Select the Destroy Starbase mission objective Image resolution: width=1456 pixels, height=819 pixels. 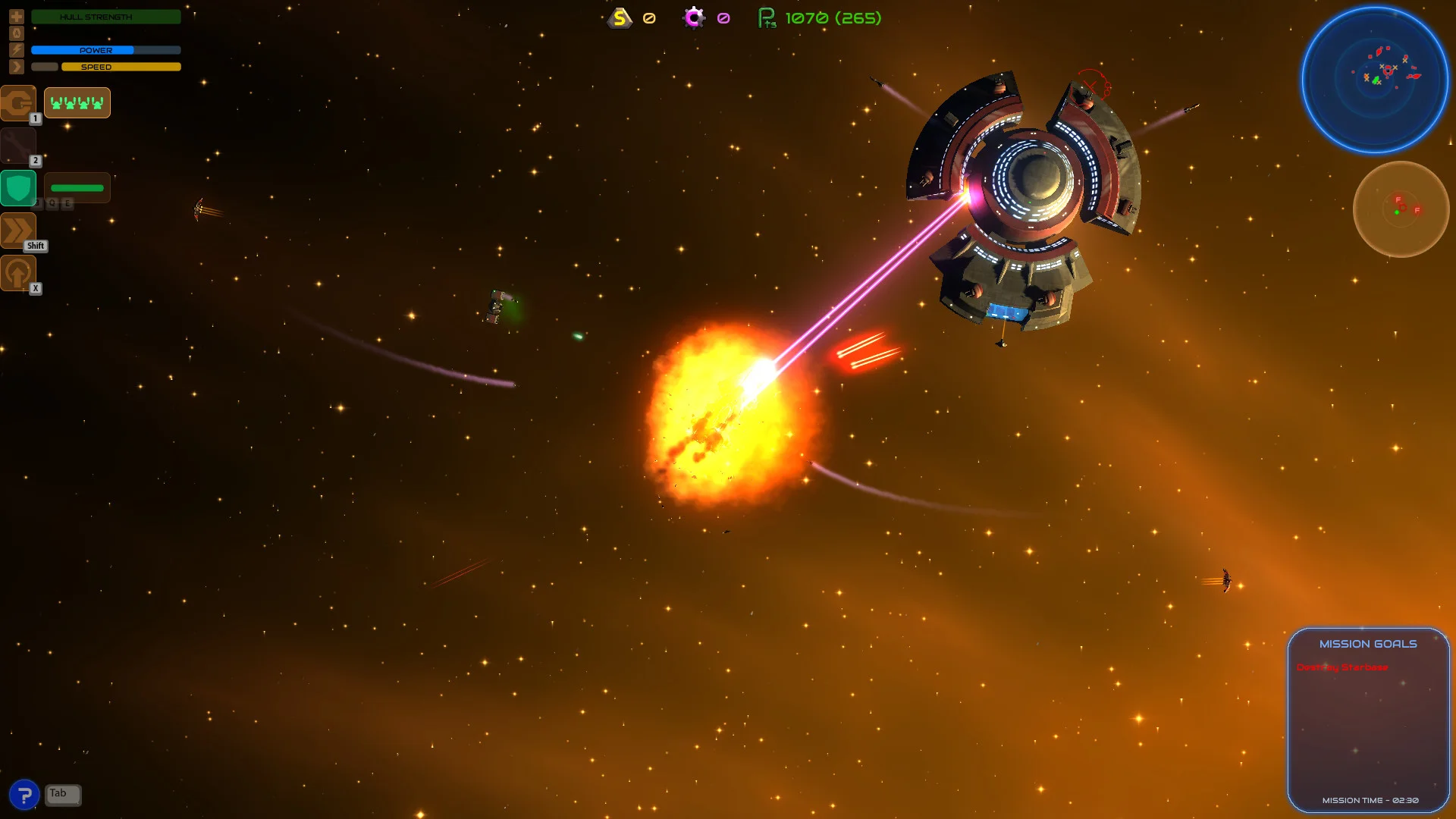point(1343,667)
